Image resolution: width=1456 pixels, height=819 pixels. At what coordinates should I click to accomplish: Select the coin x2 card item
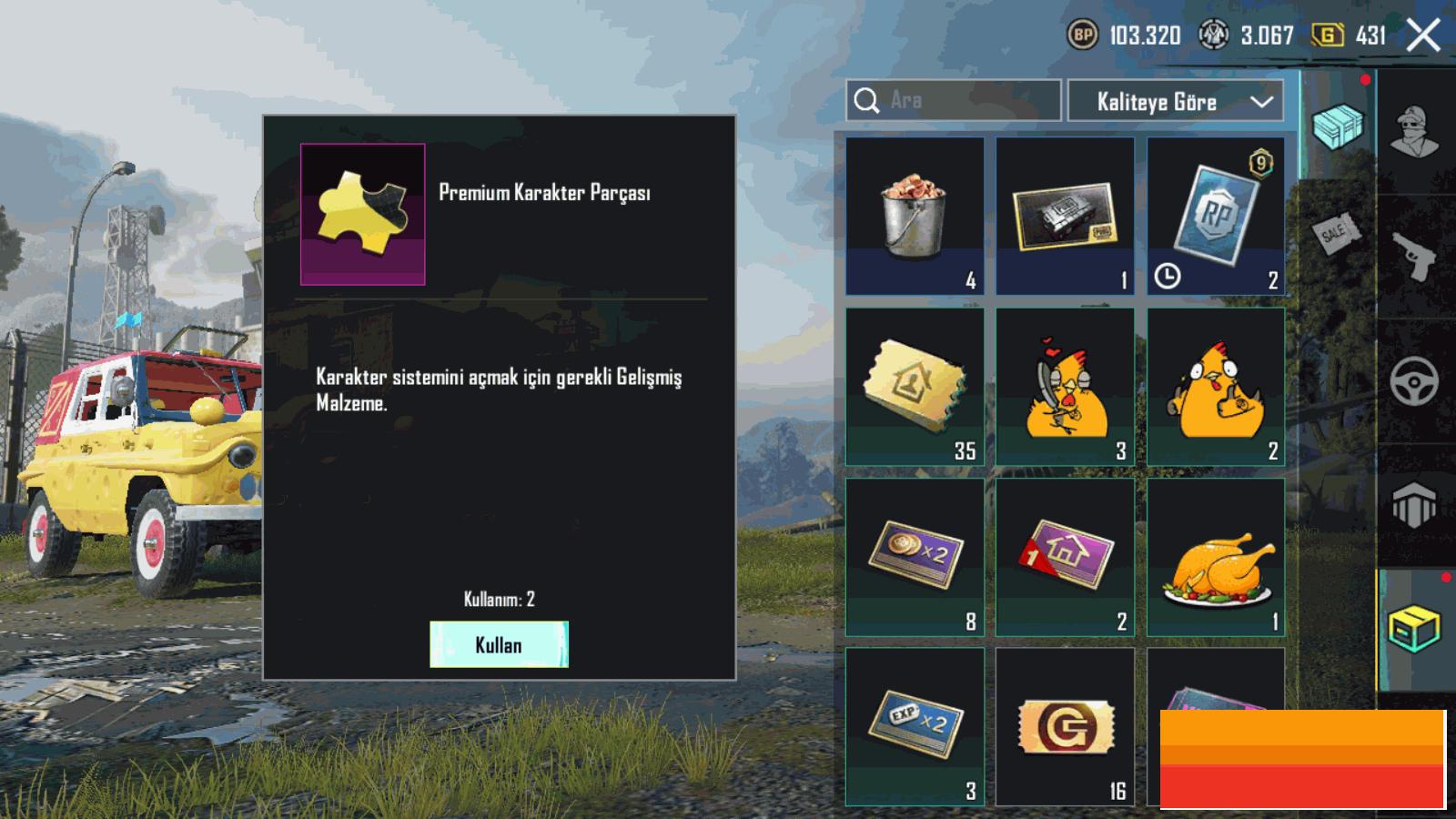click(x=915, y=557)
